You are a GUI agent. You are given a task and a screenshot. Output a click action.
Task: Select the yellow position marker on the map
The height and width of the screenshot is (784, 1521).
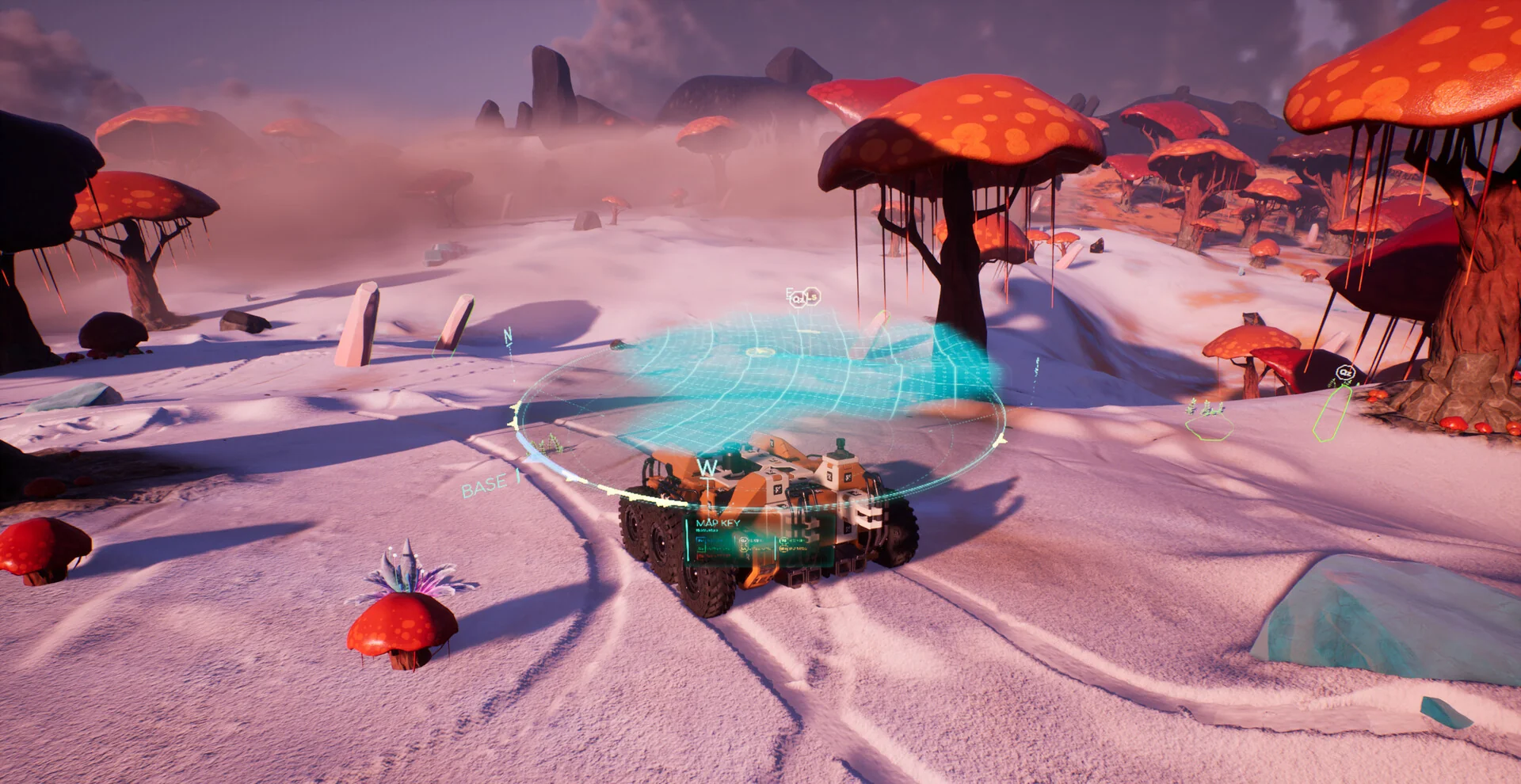759,352
